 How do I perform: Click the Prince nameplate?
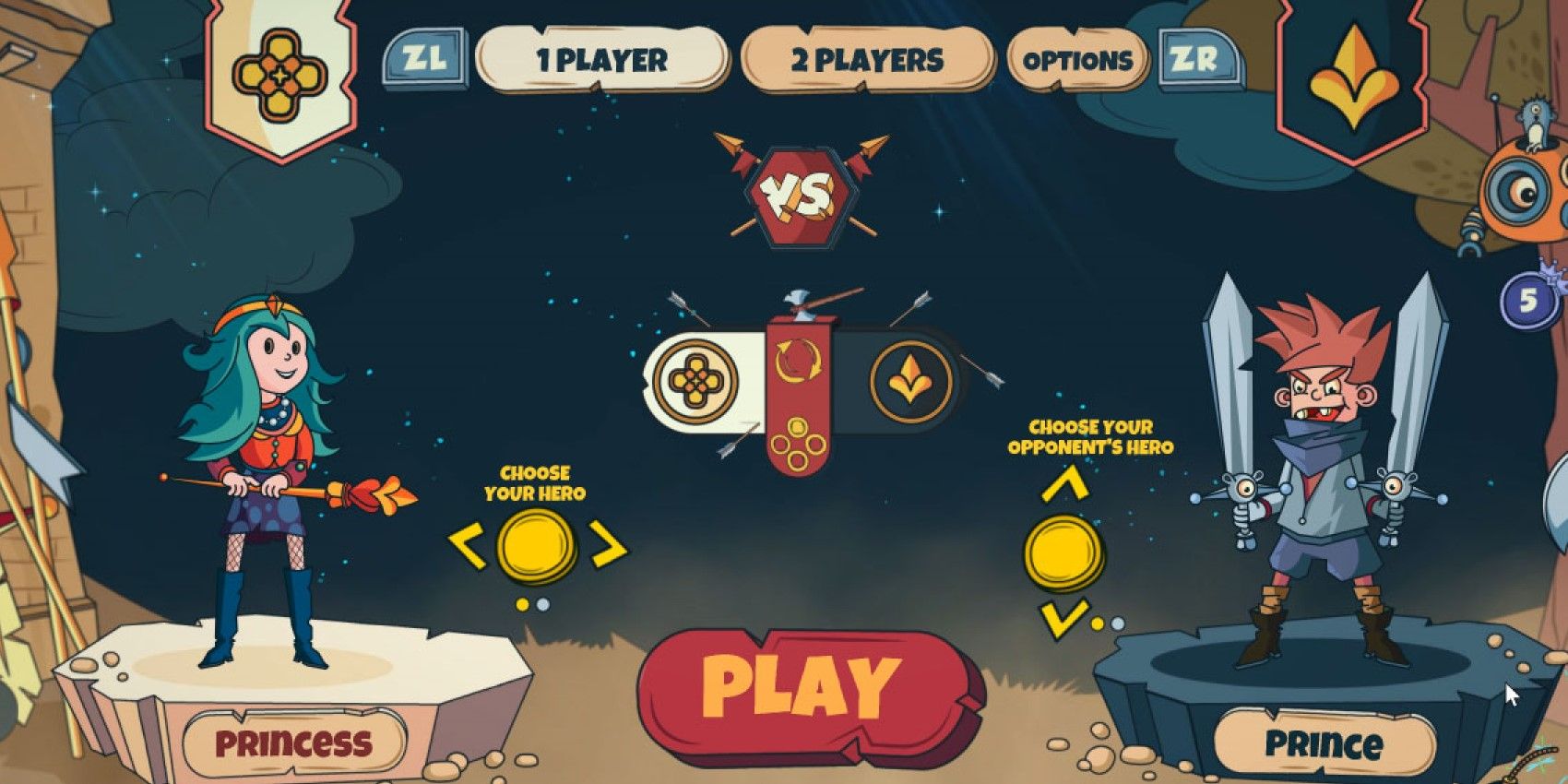pyautogui.click(x=1325, y=740)
